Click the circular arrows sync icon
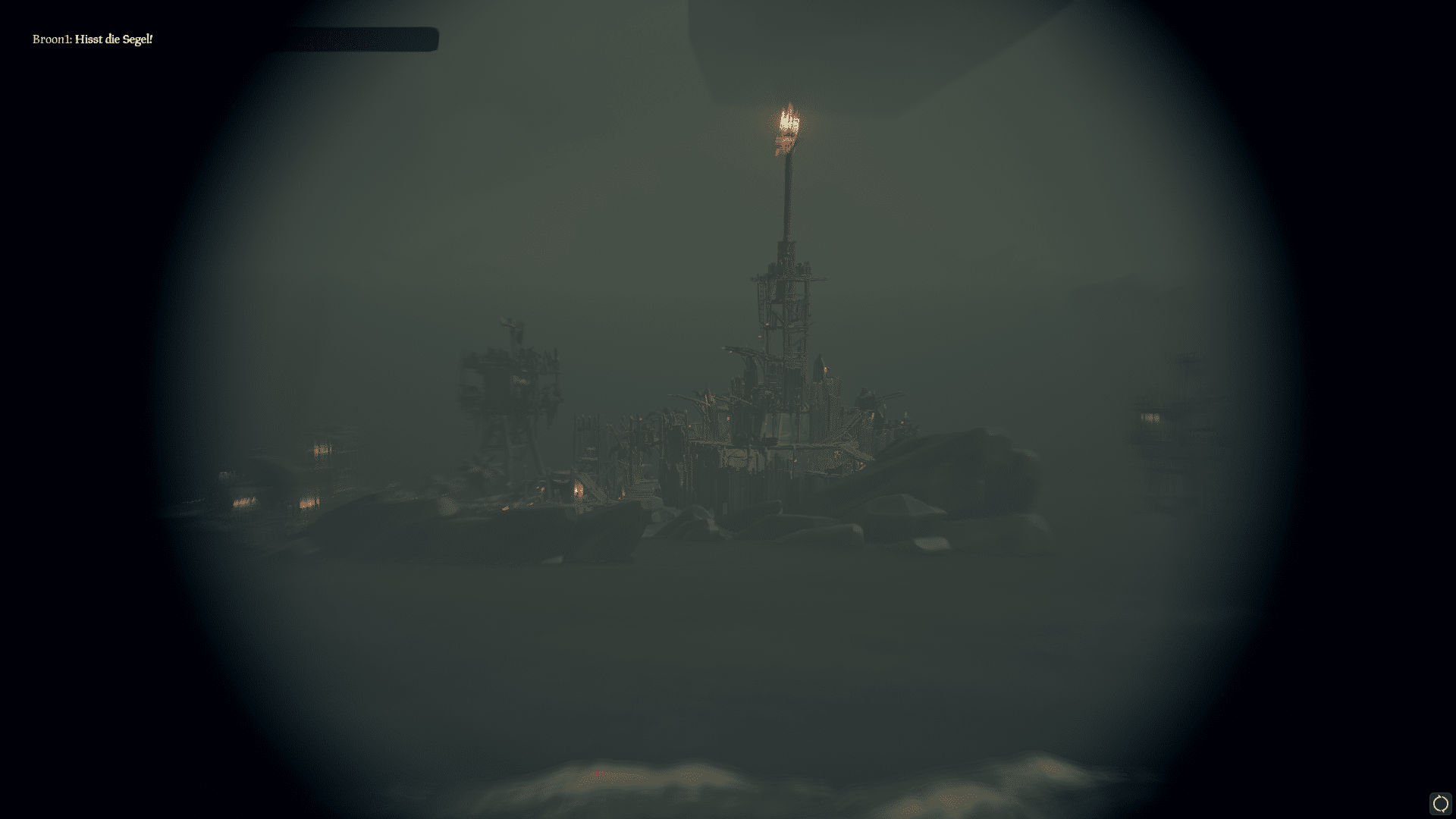This screenshot has width=1456, height=819. [x=1440, y=803]
